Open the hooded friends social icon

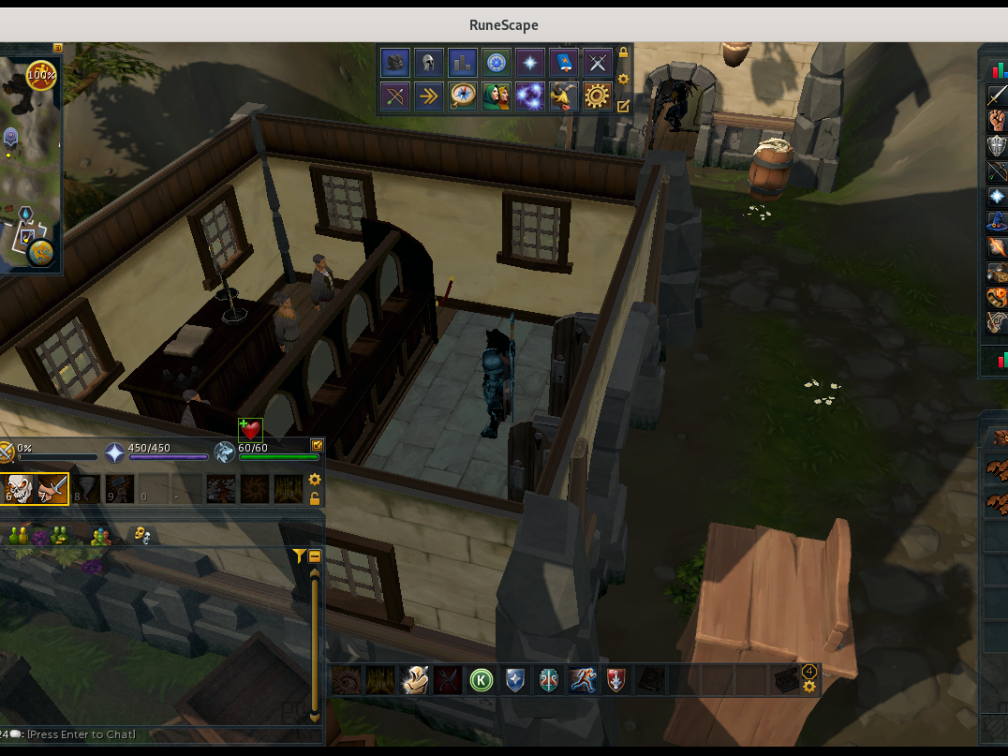[496, 96]
